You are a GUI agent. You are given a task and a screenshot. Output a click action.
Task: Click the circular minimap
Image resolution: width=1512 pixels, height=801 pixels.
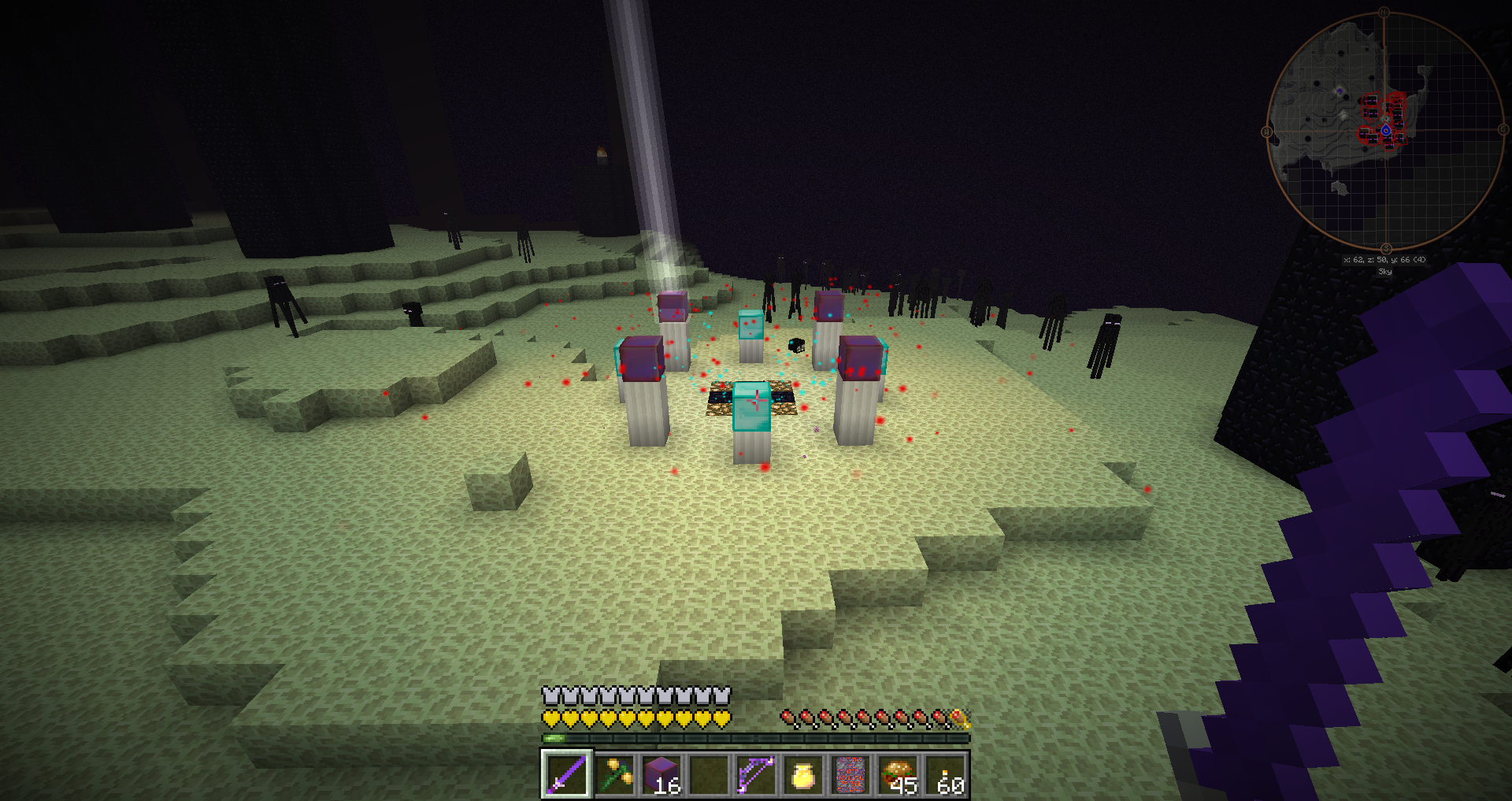click(x=1384, y=131)
